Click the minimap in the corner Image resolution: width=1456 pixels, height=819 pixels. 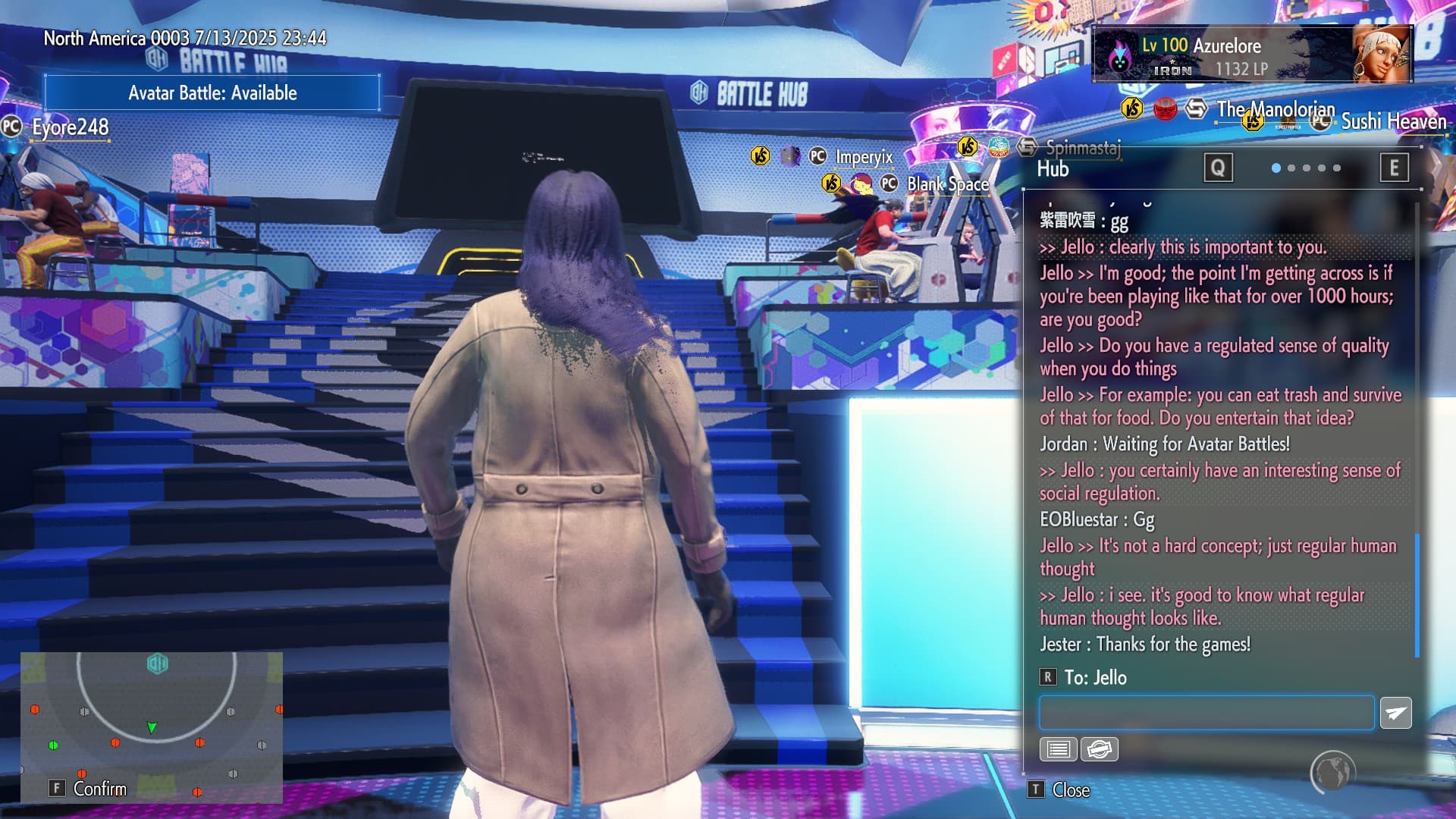[152, 726]
